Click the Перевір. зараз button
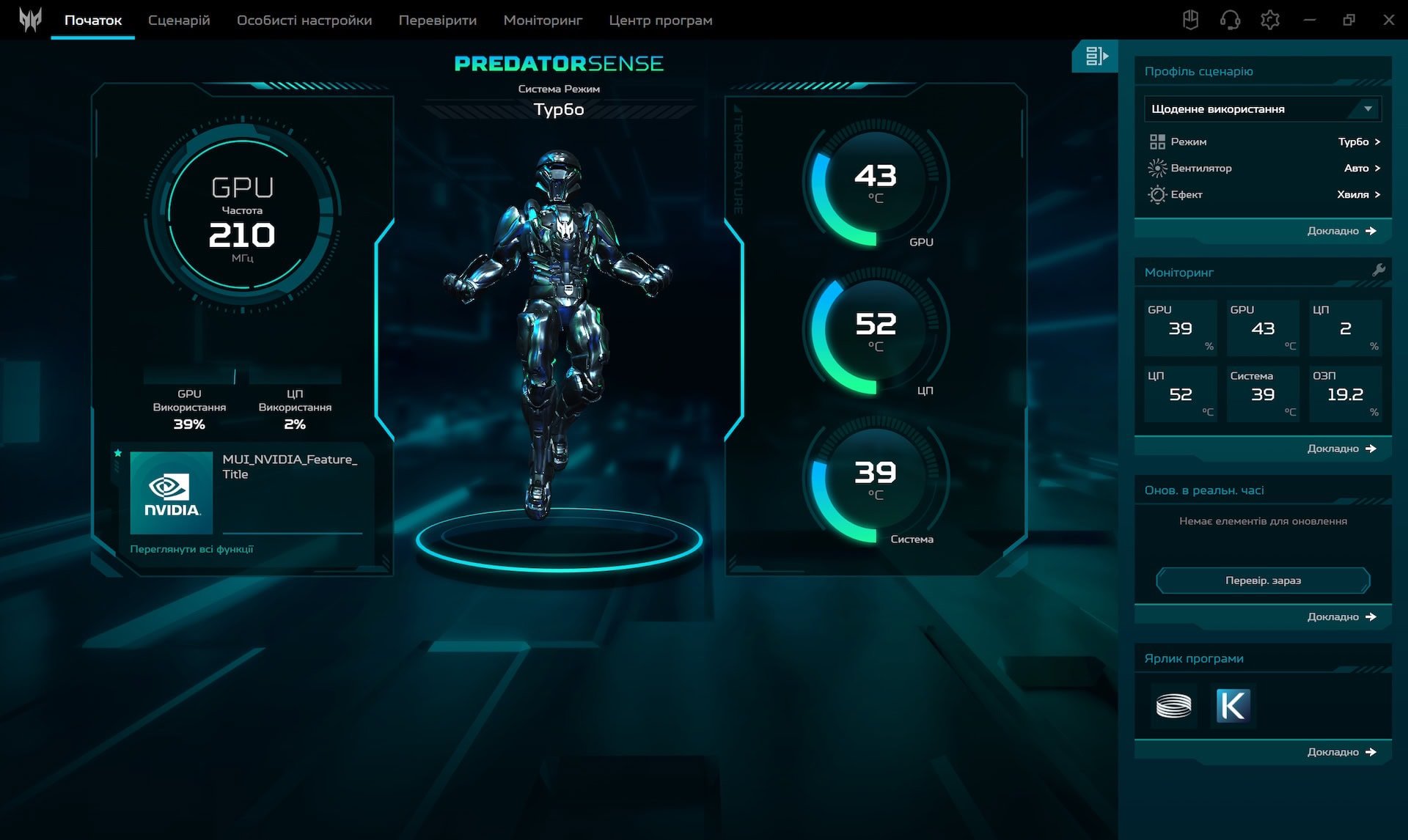1408x840 pixels. 1262,580
